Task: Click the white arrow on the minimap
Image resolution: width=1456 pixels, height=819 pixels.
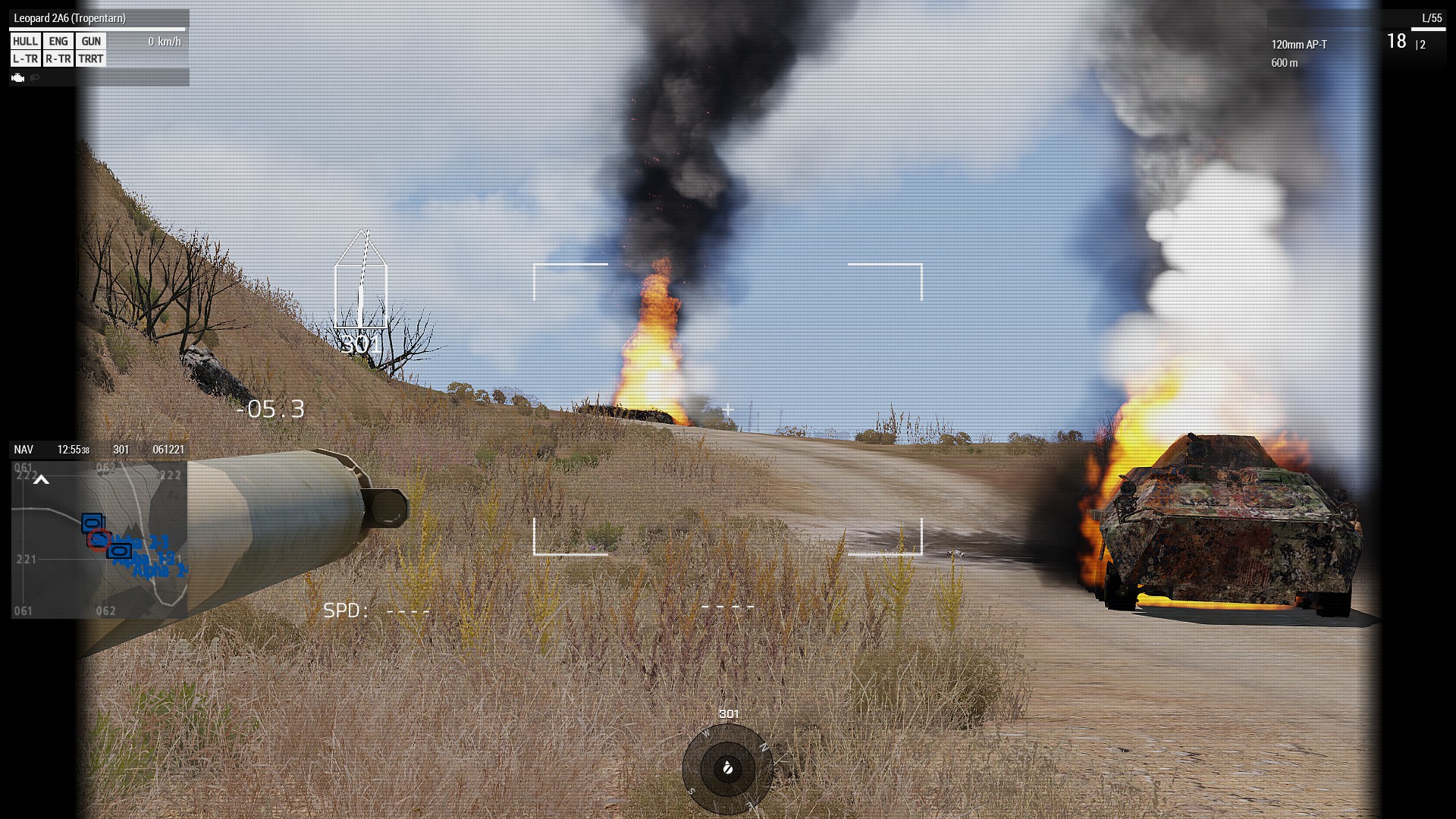Action: click(42, 479)
